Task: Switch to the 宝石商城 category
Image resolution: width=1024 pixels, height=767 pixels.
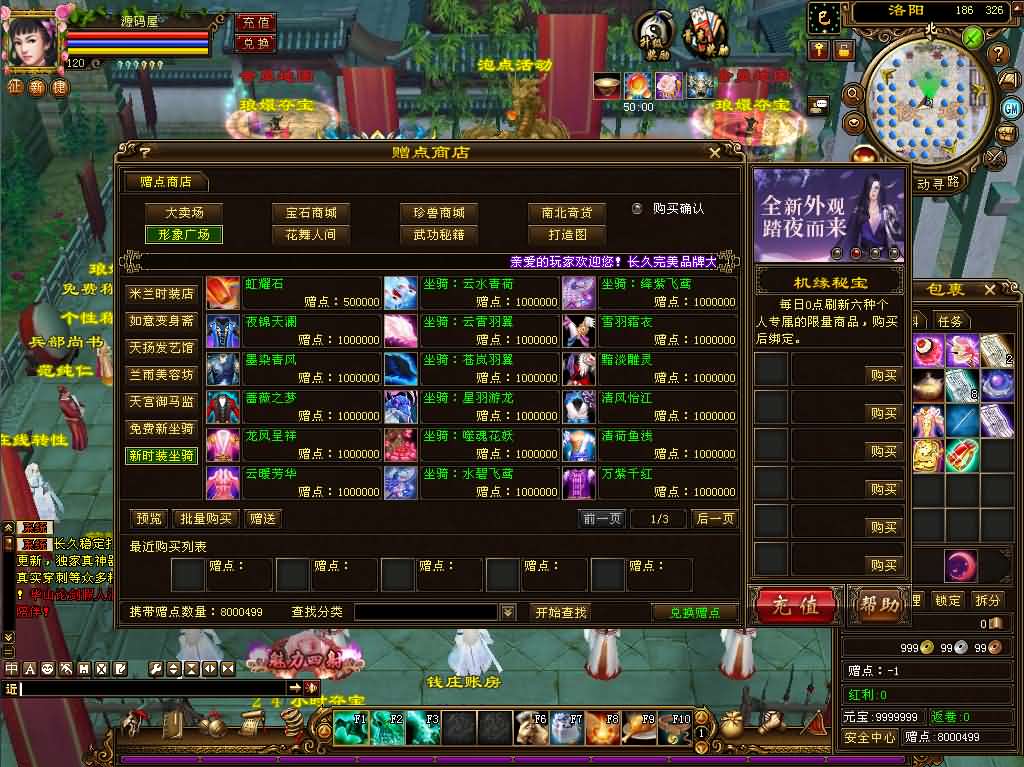Action: [310, 213]
